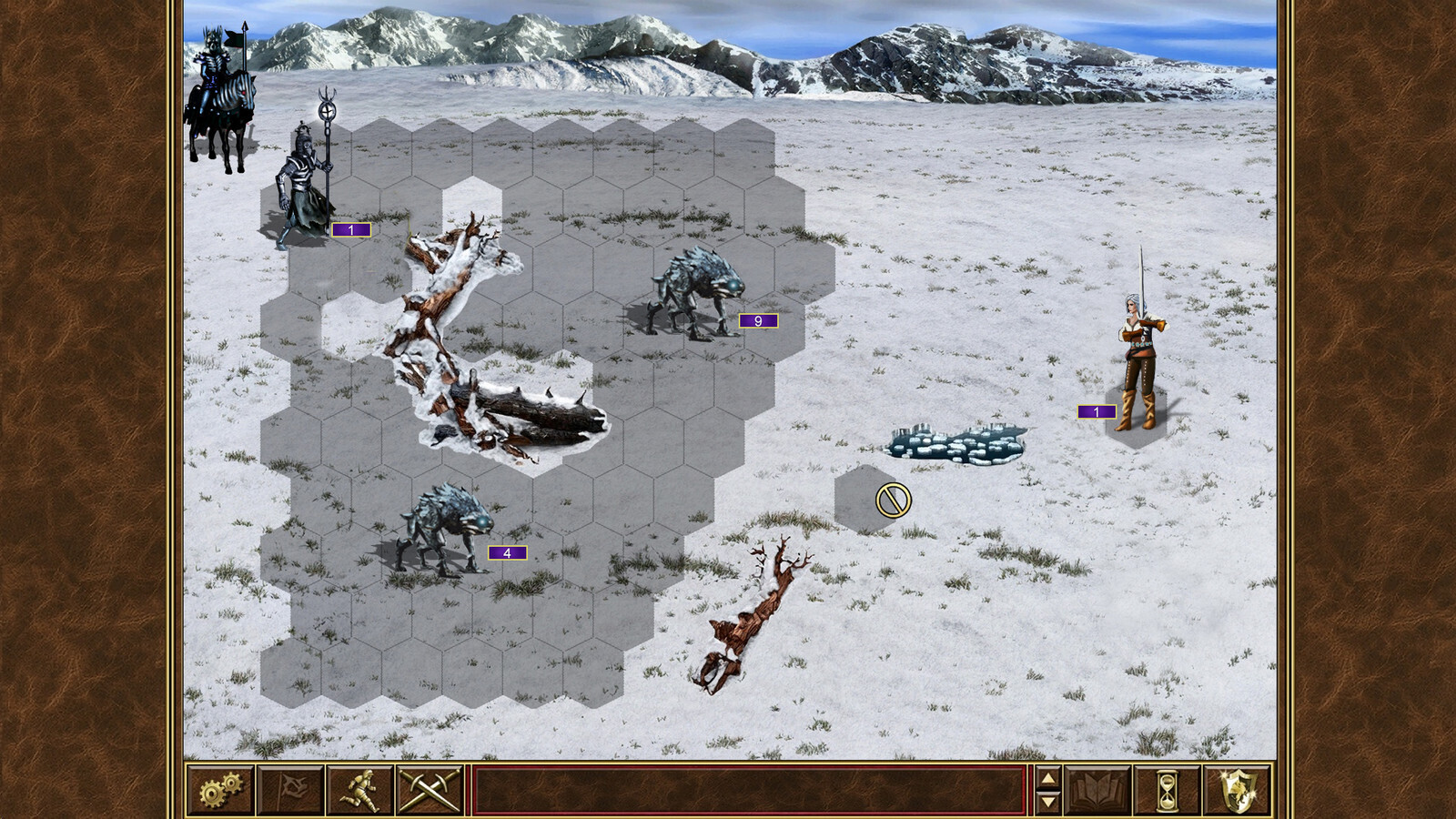Select the robed staff-bearer unit stack

(306, 187)
